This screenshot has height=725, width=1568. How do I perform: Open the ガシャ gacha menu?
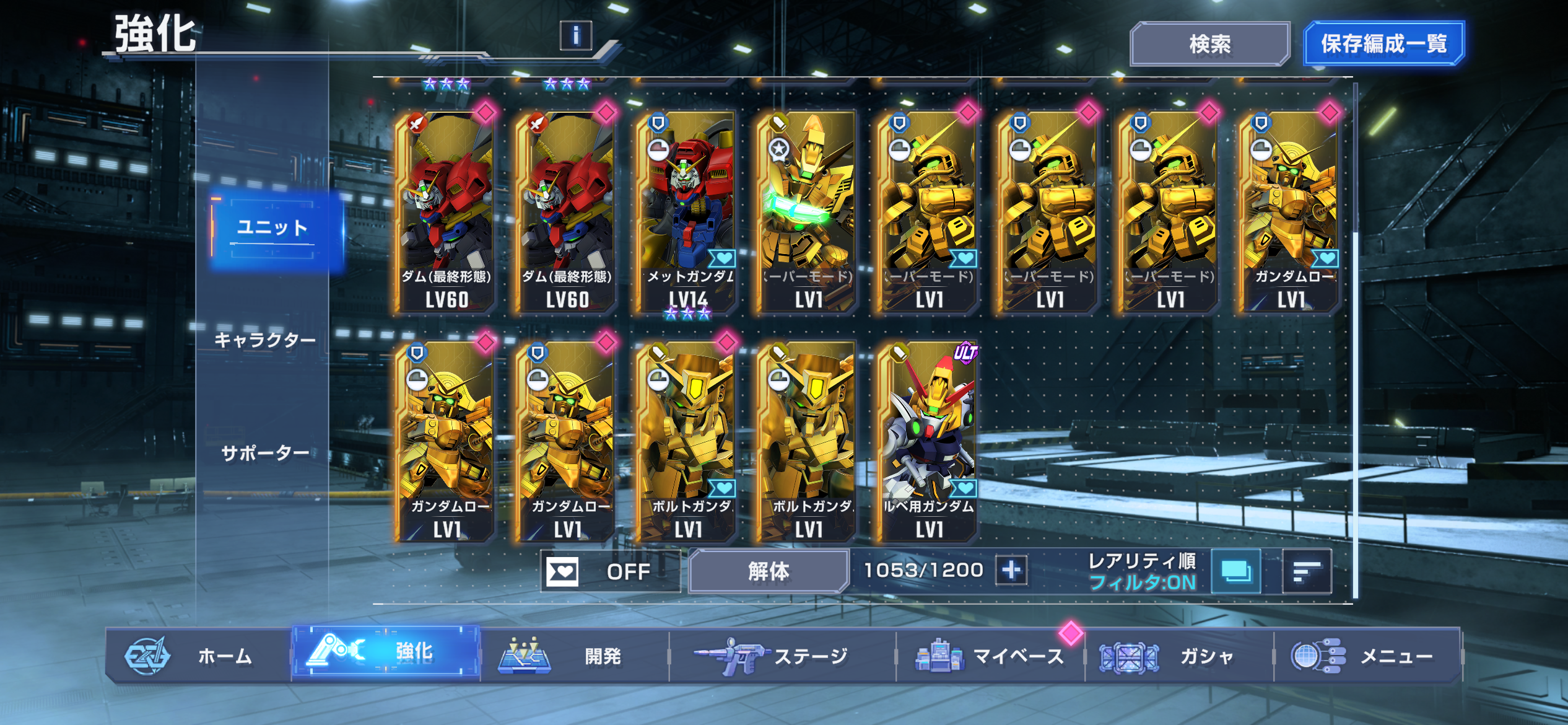tap(1178, 656)
